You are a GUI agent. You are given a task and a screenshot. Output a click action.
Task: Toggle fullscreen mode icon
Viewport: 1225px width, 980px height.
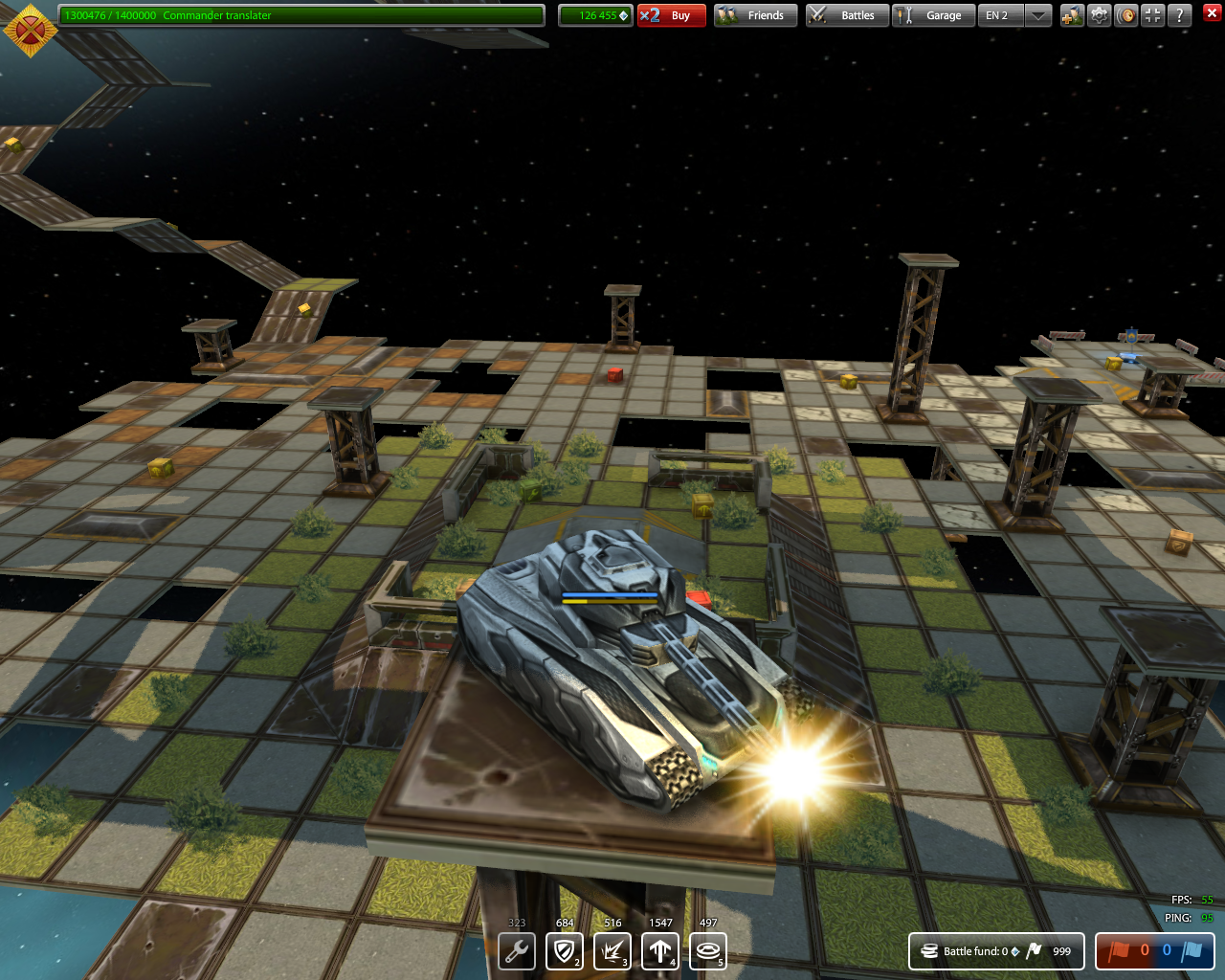click(x=1153, y=15)
